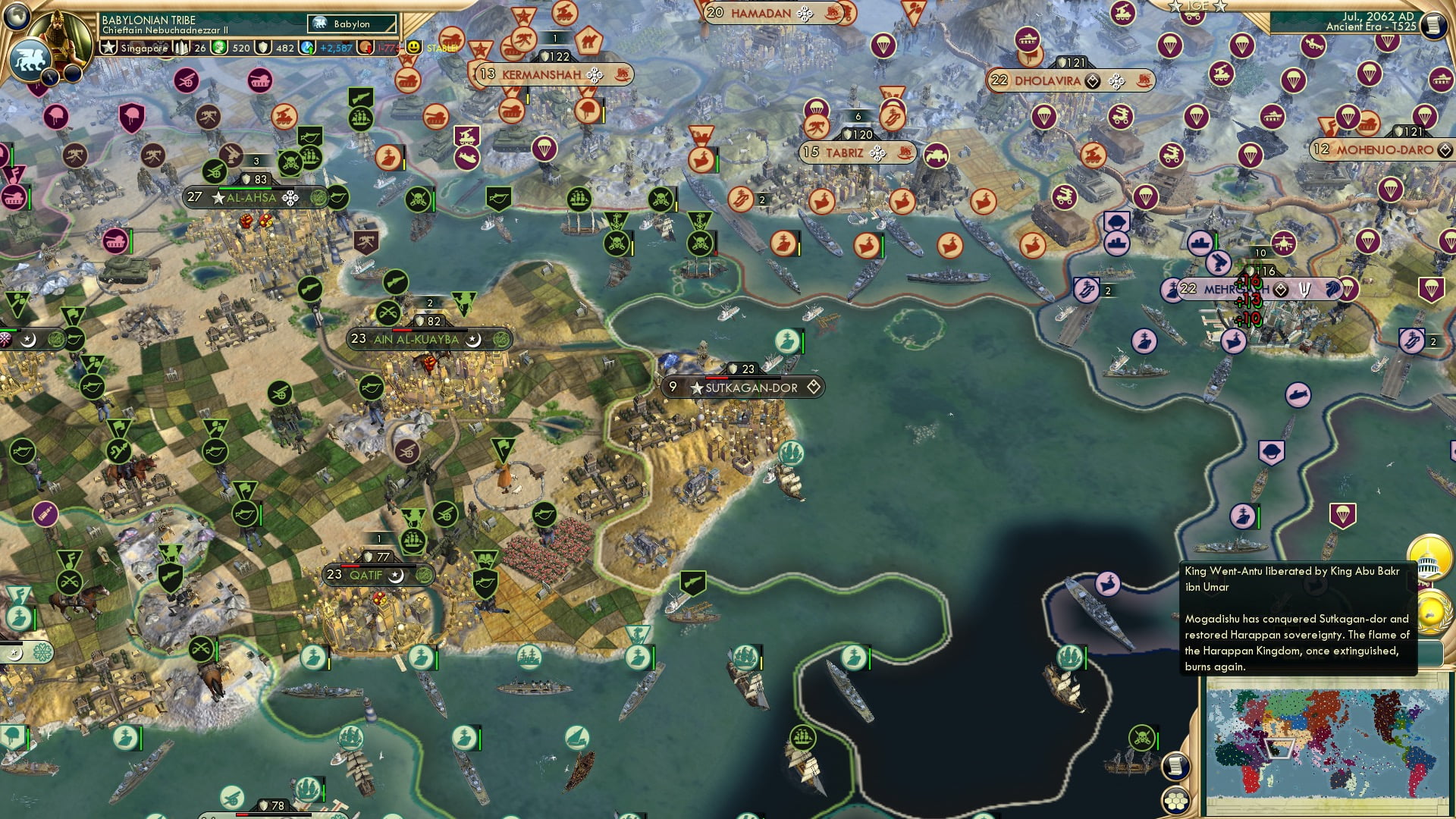Click the winged lion emblem in the top-left corner

(30, 60)
